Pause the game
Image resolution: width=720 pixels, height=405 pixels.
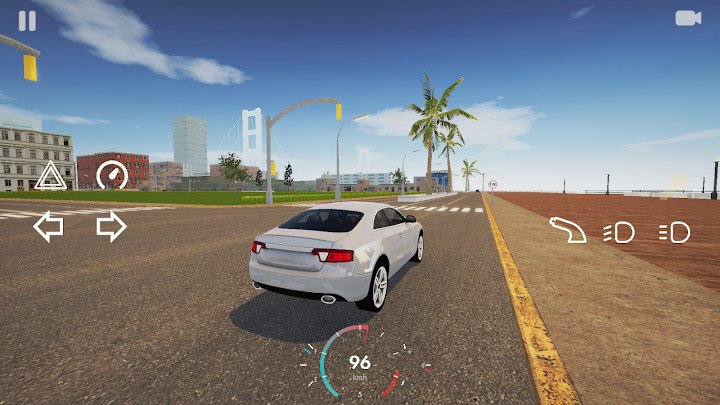pos(27,21)
